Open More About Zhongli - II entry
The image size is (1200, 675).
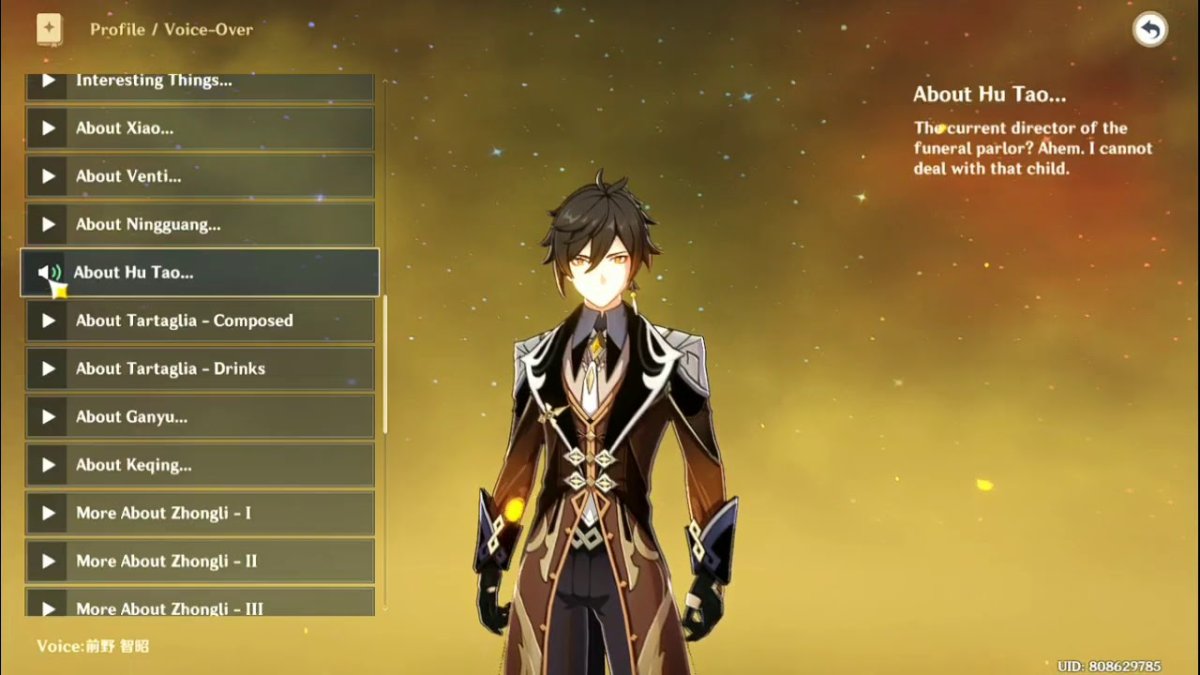[x=200, y=561]
